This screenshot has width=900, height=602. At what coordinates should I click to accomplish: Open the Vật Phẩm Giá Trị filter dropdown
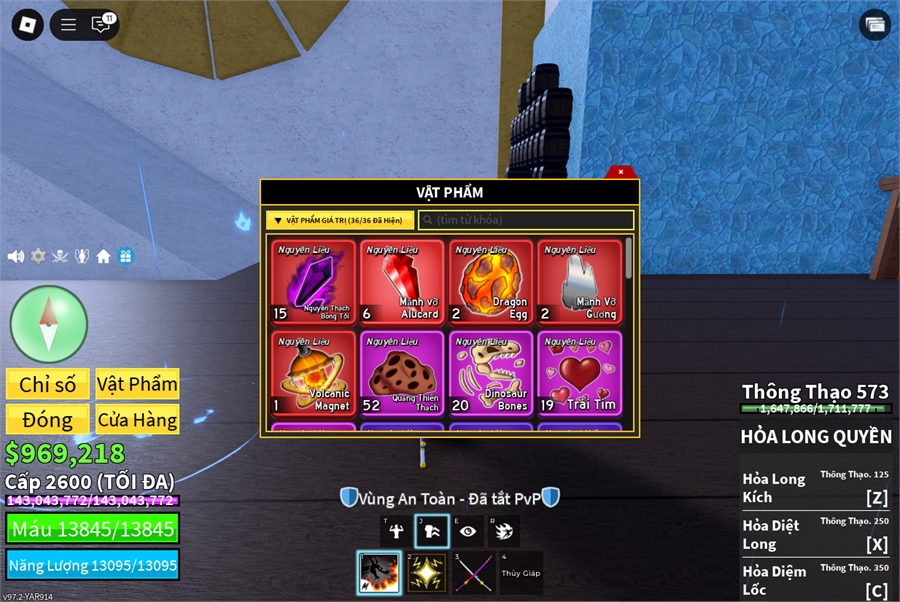click(340, 220)
